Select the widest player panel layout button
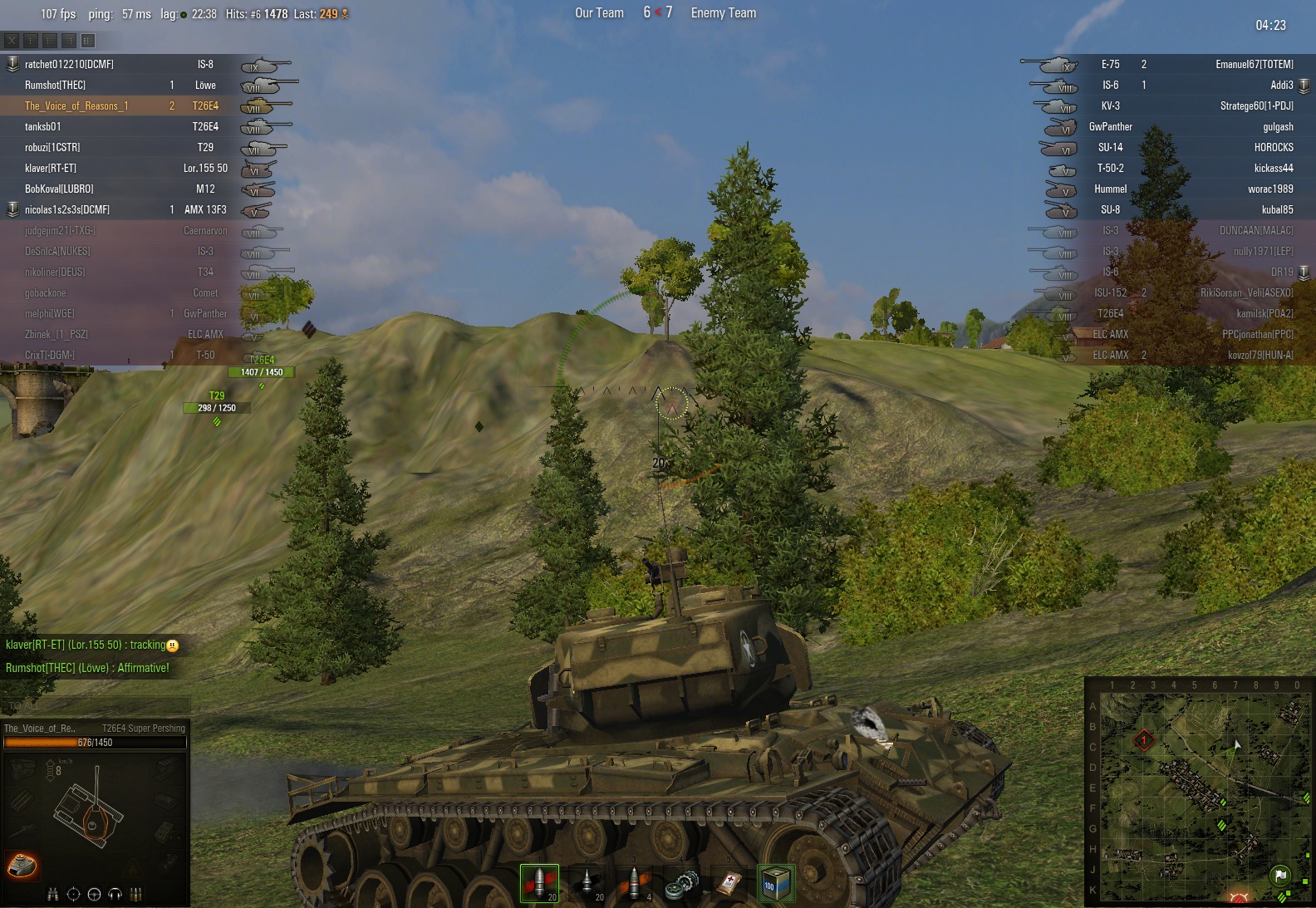Image resolution: width=1316 pixels, height=908 pixels. (x=88, y=40)
